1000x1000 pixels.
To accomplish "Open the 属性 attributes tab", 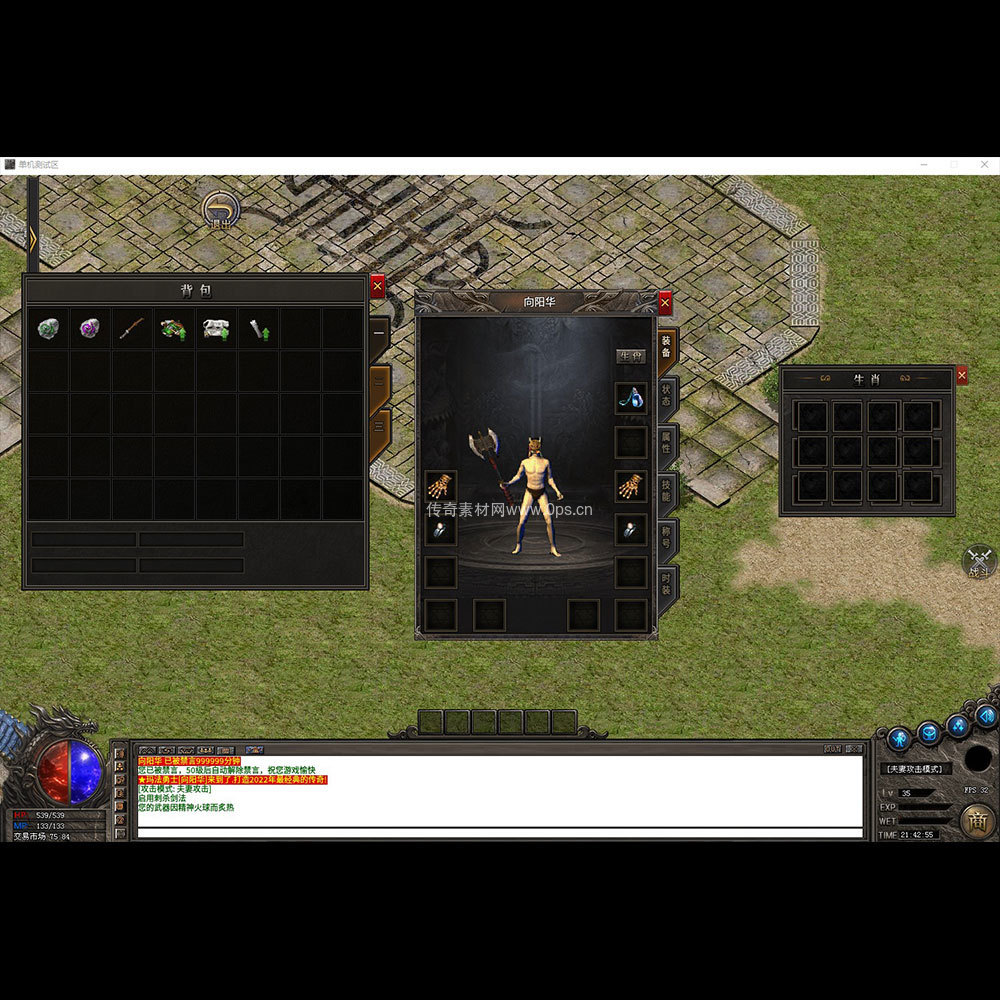I will (667, 442).
